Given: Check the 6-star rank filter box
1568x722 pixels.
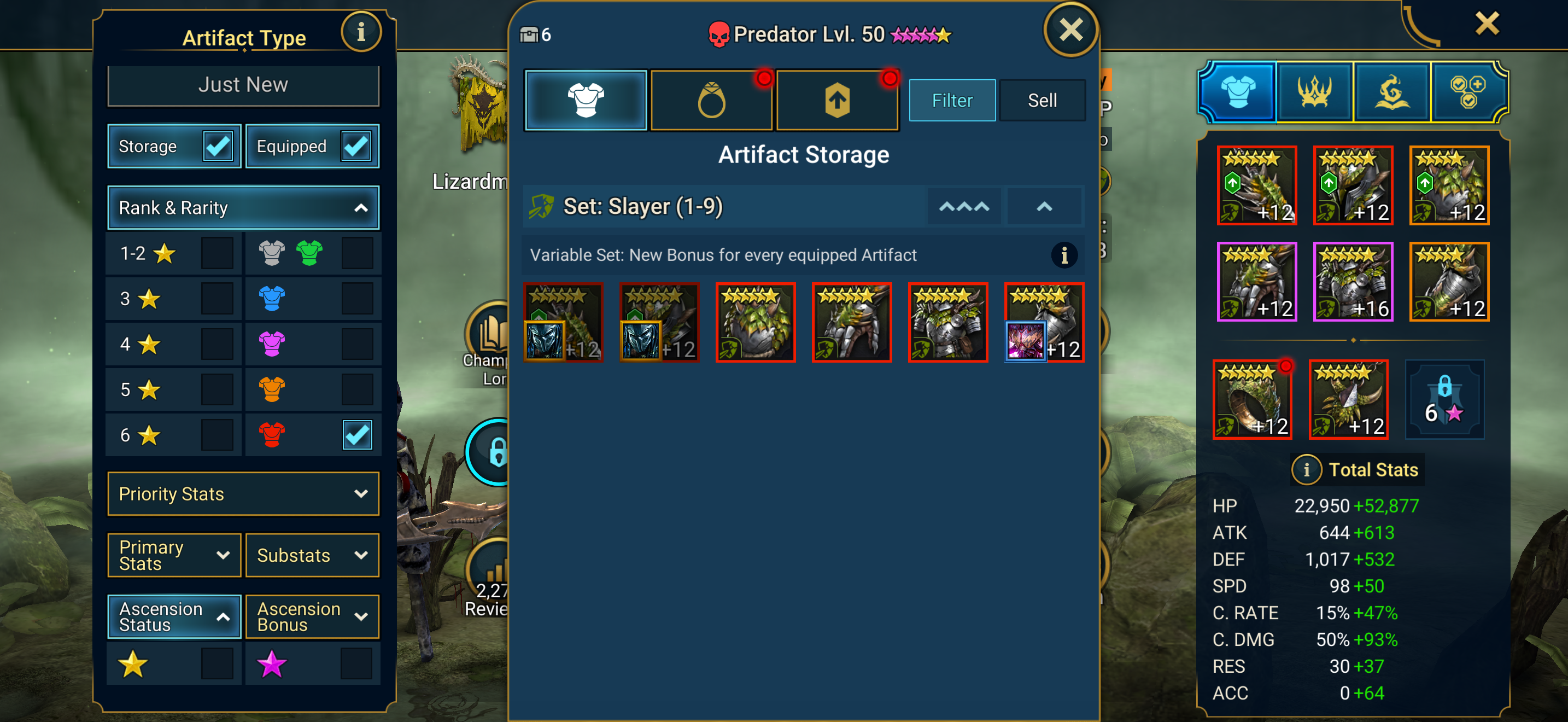Looking at the screenshot, I should click(217, 435).
